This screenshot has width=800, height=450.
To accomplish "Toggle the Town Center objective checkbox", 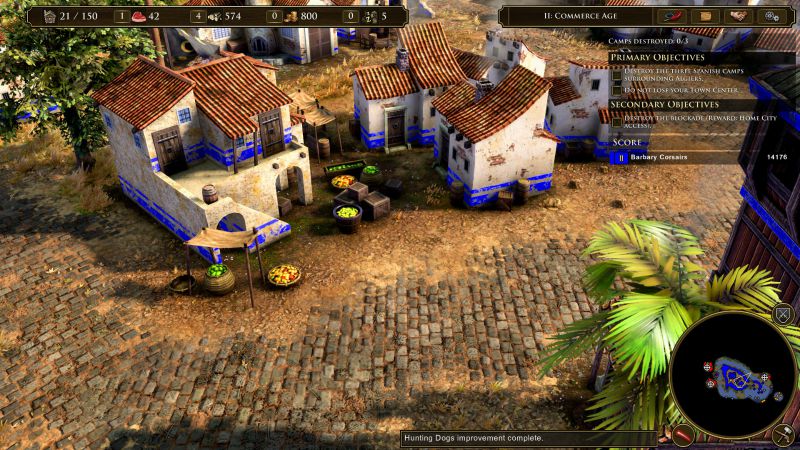I will [616, 90].
